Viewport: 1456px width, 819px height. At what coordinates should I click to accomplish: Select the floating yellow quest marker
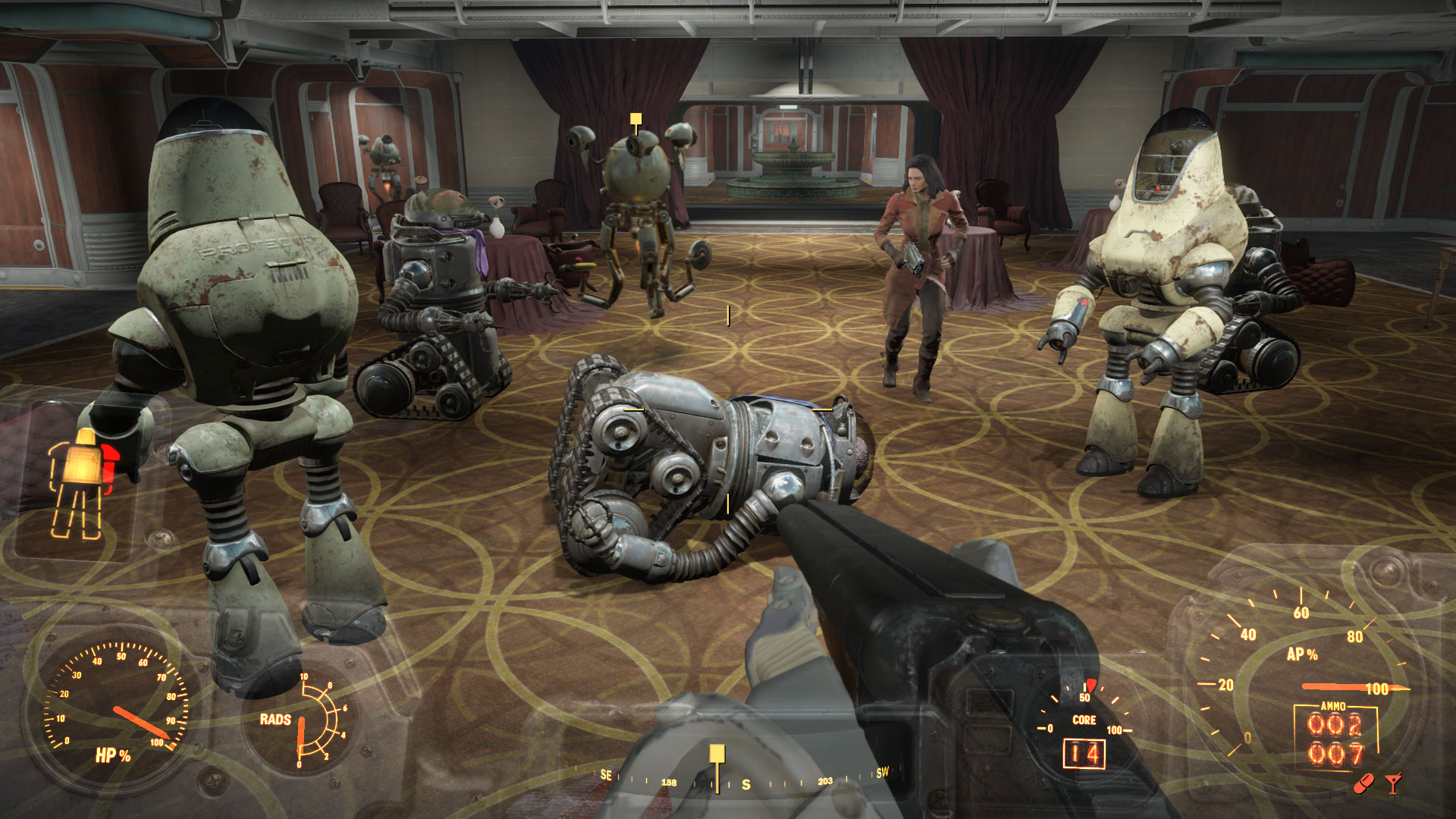(635, 119)
